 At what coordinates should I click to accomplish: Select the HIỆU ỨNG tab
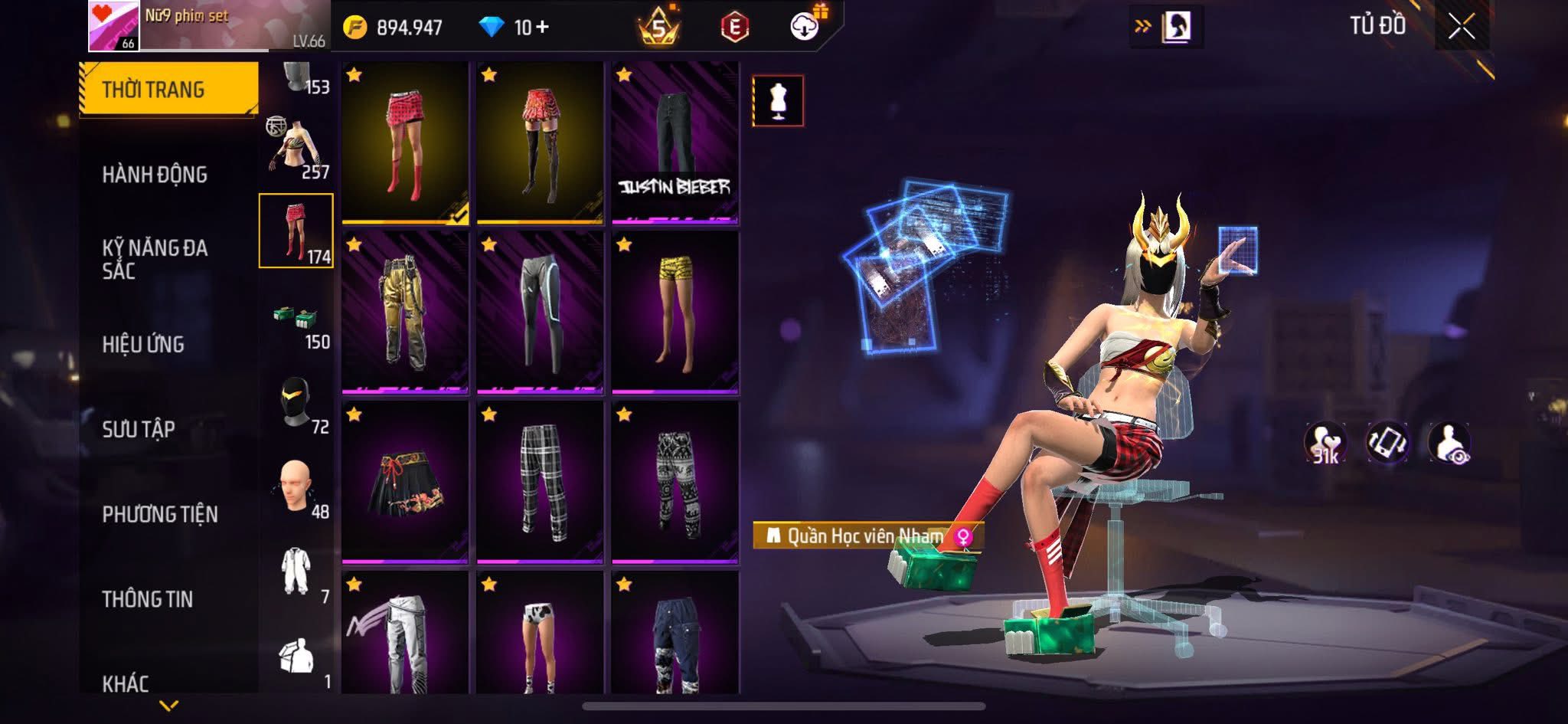[143, 345]
